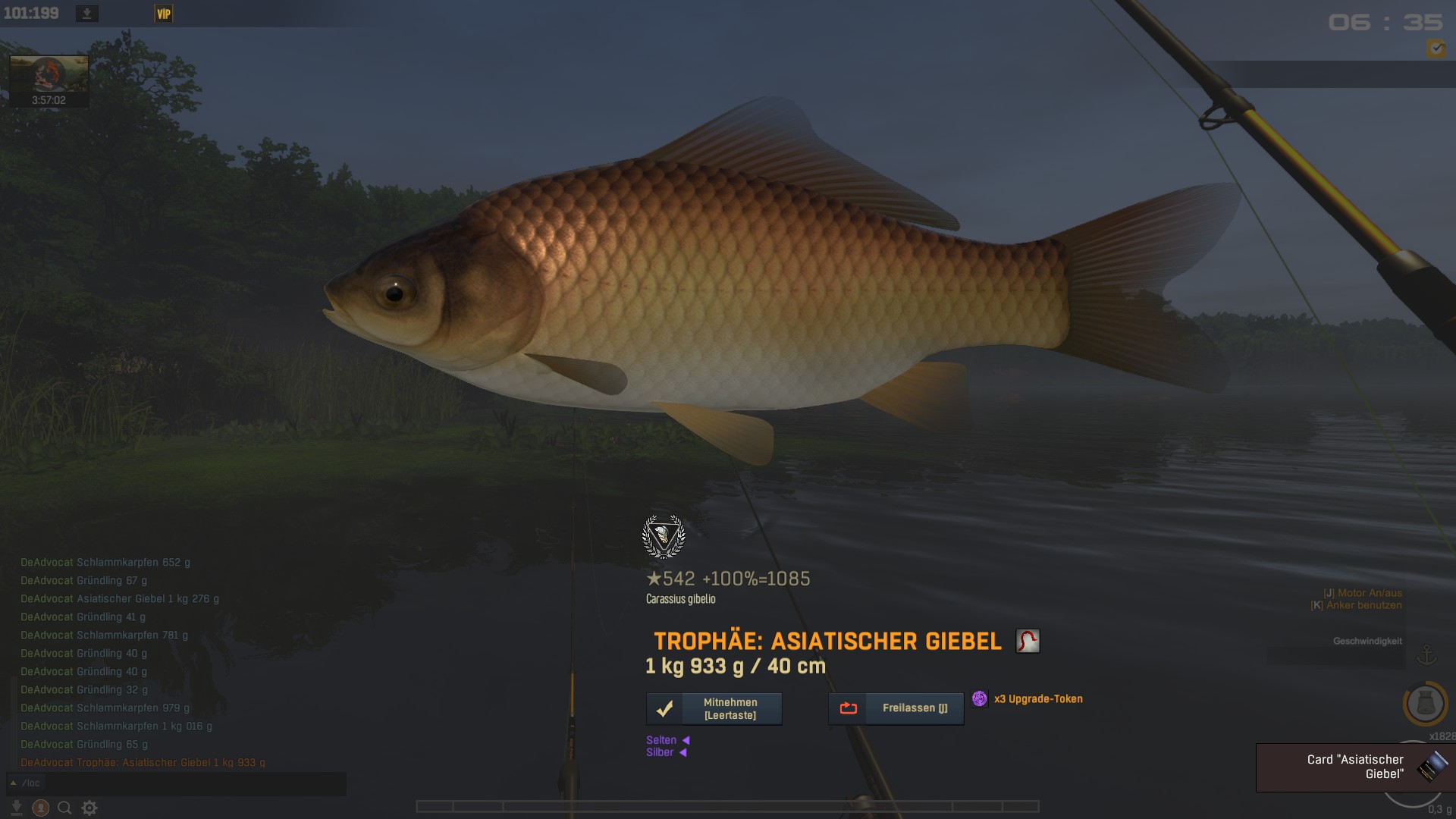Click the player profile icon below chat
Image resolution: width=1456 pixels, height=819 pixels.
pos(41,808)
